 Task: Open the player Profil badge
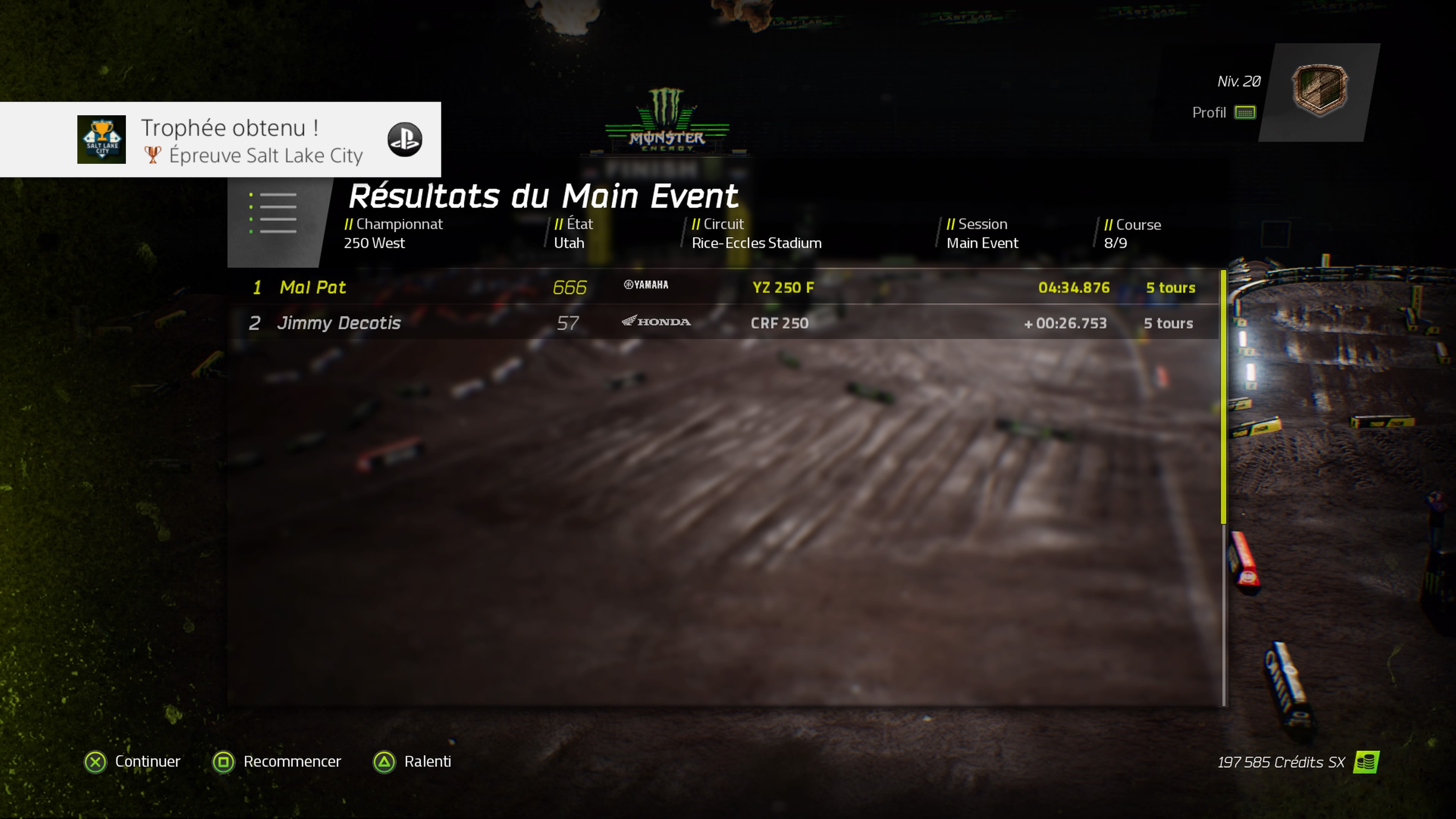(x=1319, y=91)
